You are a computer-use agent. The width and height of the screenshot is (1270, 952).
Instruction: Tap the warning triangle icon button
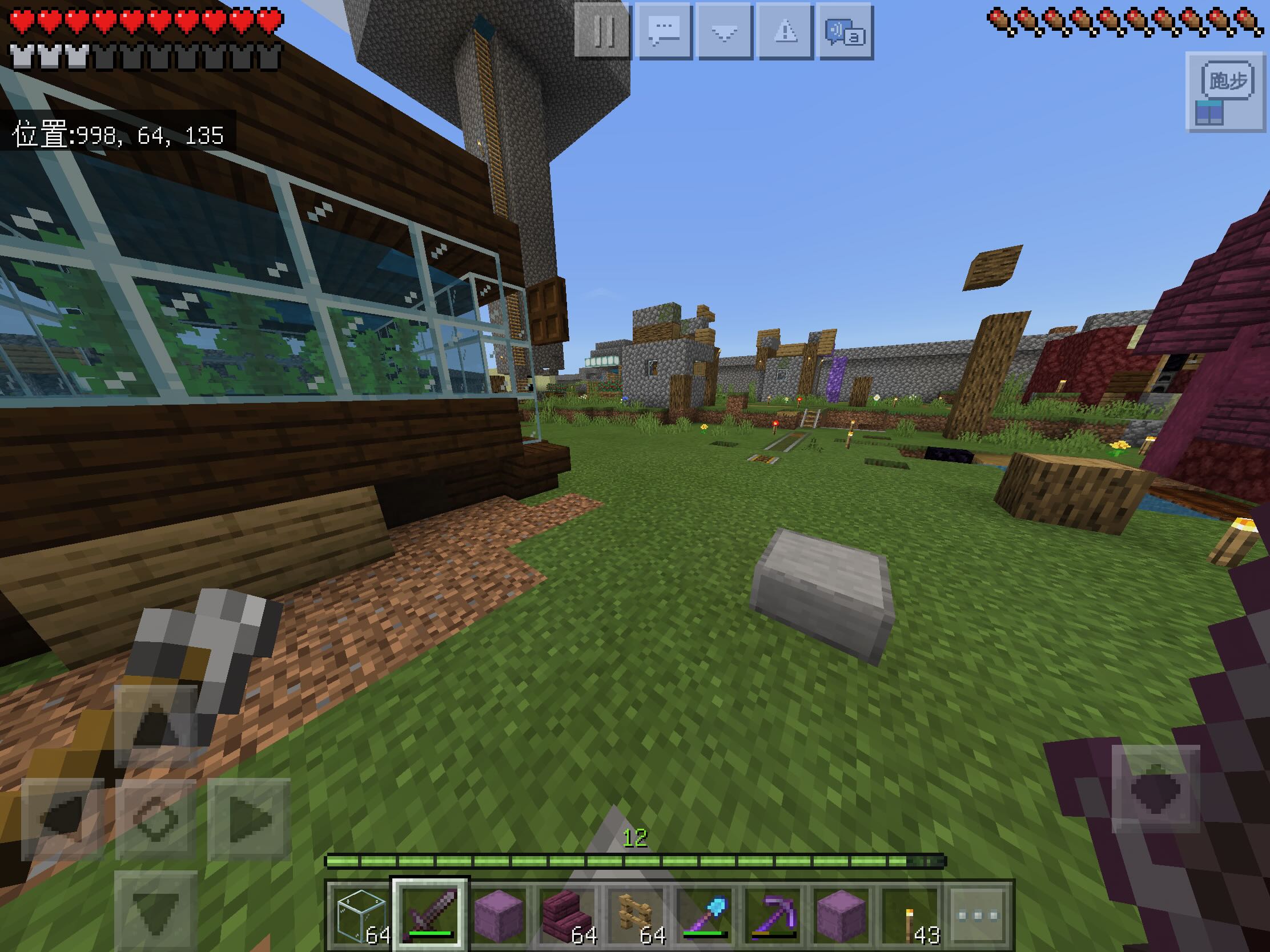785,31
